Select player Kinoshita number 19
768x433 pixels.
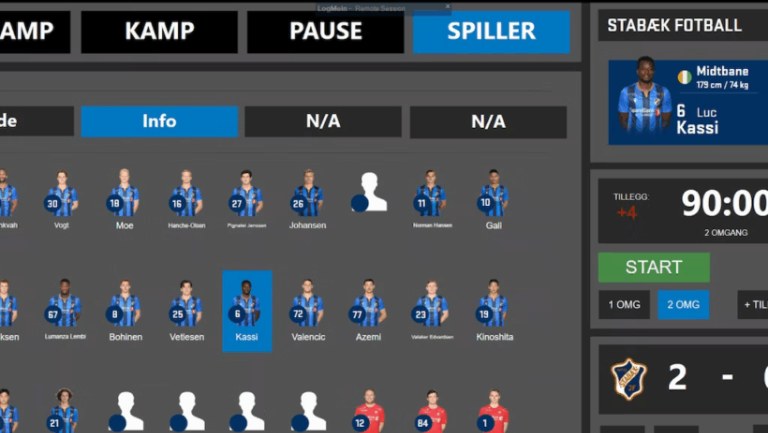coord(493,310)
